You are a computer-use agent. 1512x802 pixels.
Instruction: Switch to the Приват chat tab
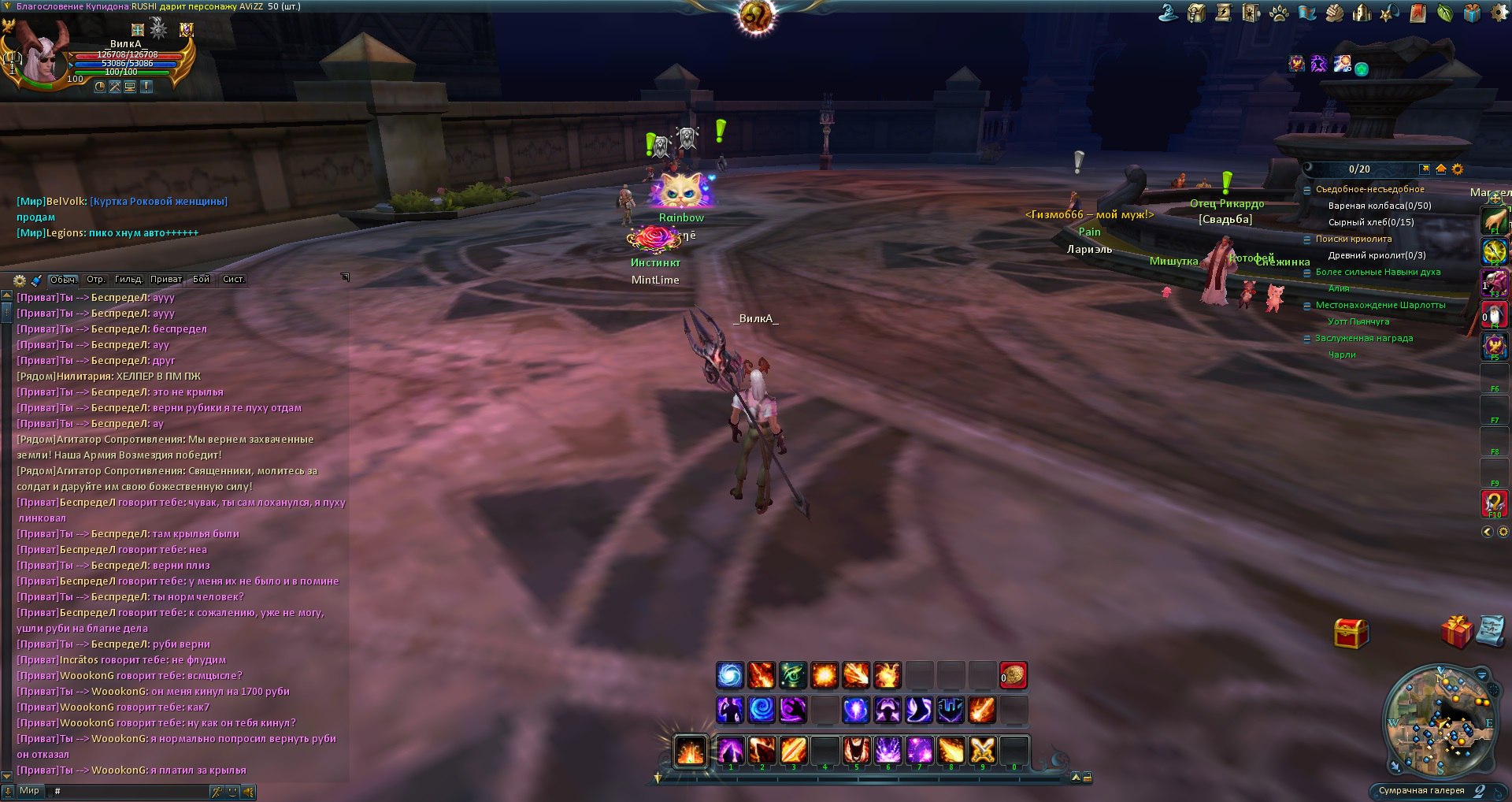pyautogui.click(x=166, y=280)
